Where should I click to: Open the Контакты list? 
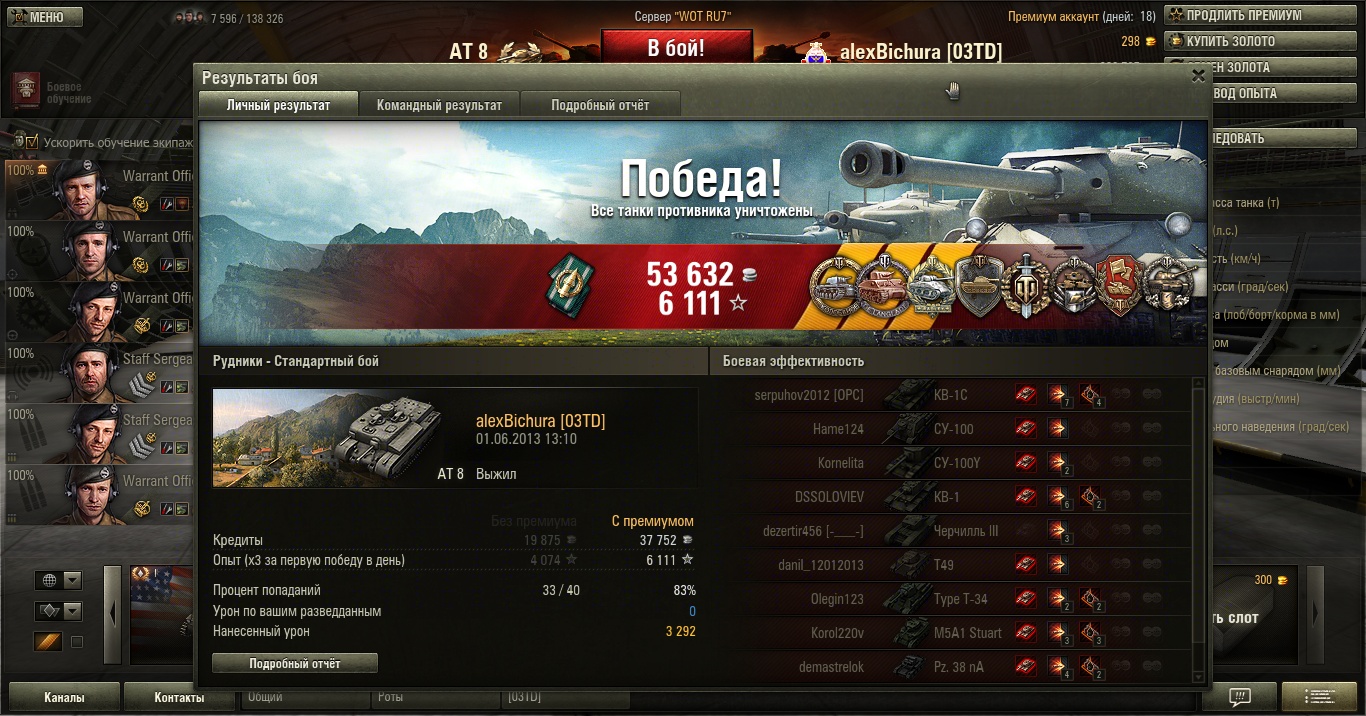click(179, 697)
